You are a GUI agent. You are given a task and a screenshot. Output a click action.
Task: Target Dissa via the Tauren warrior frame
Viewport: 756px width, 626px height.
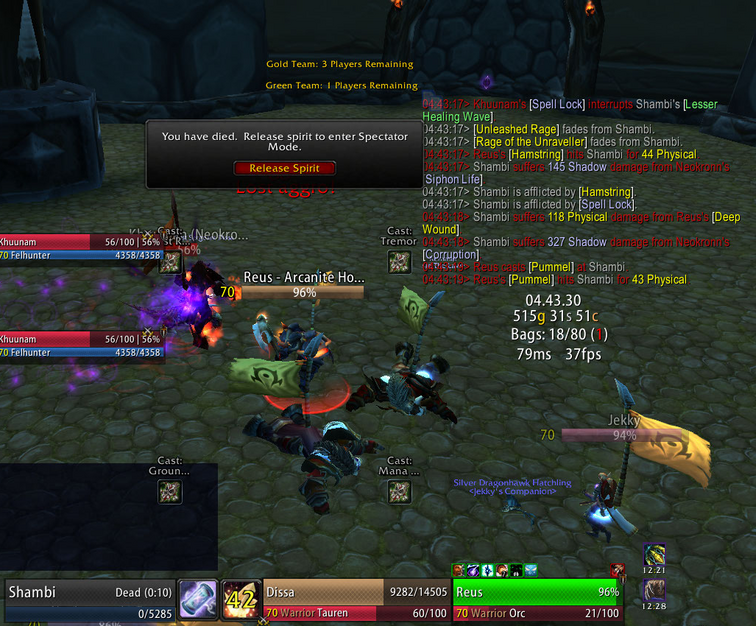click(355, 600)
